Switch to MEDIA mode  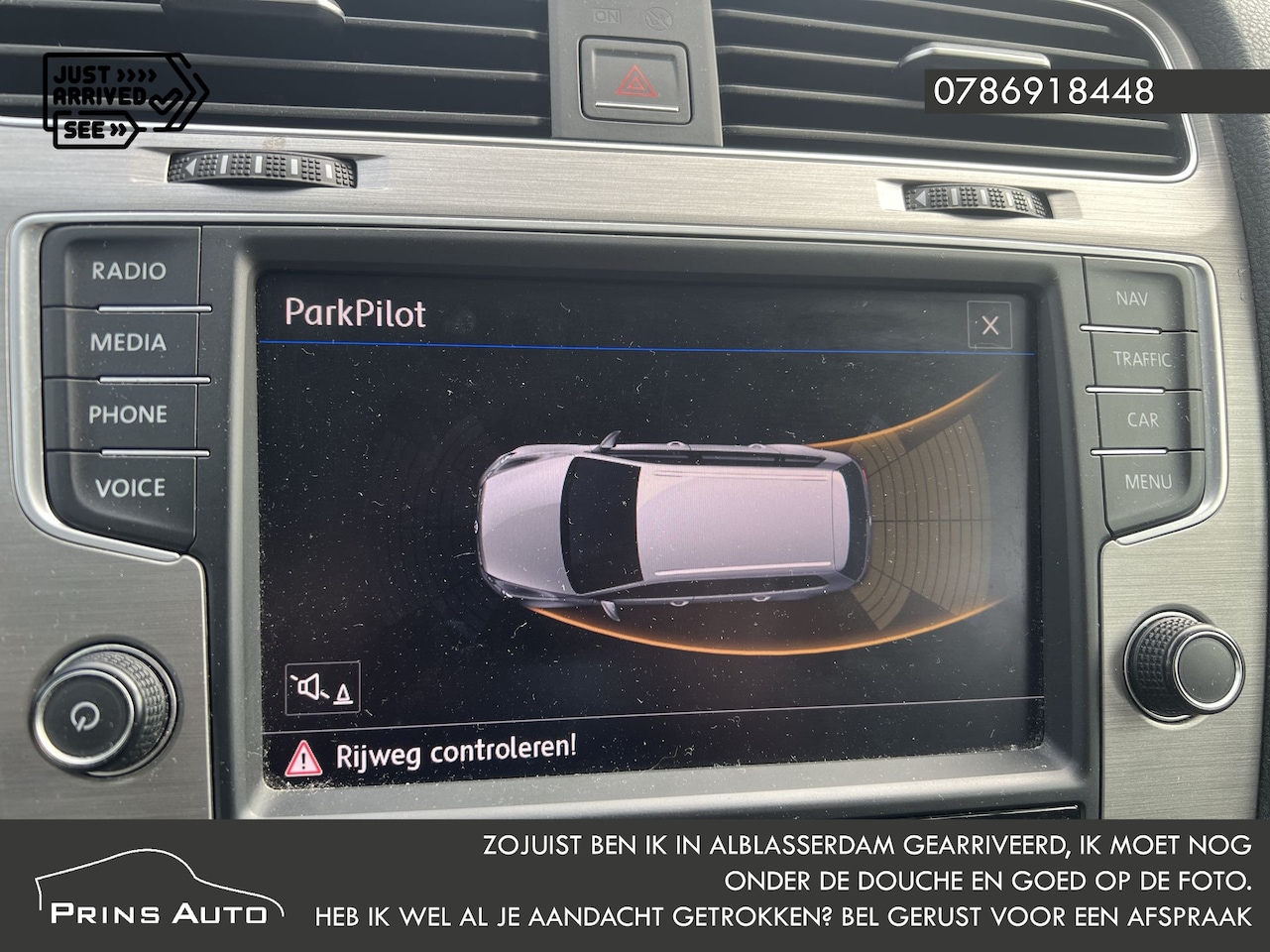[x=128, y=343]
